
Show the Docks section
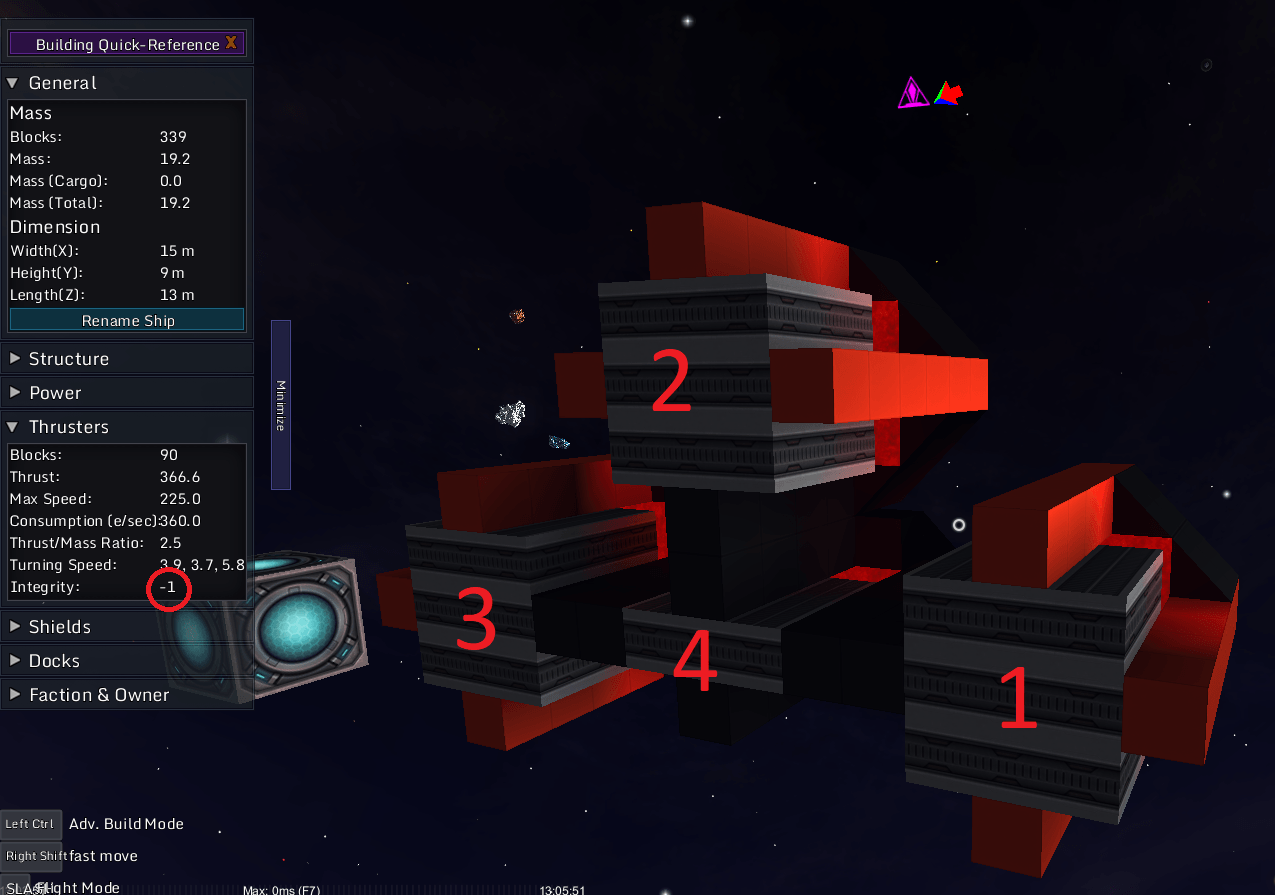(54, 661)
